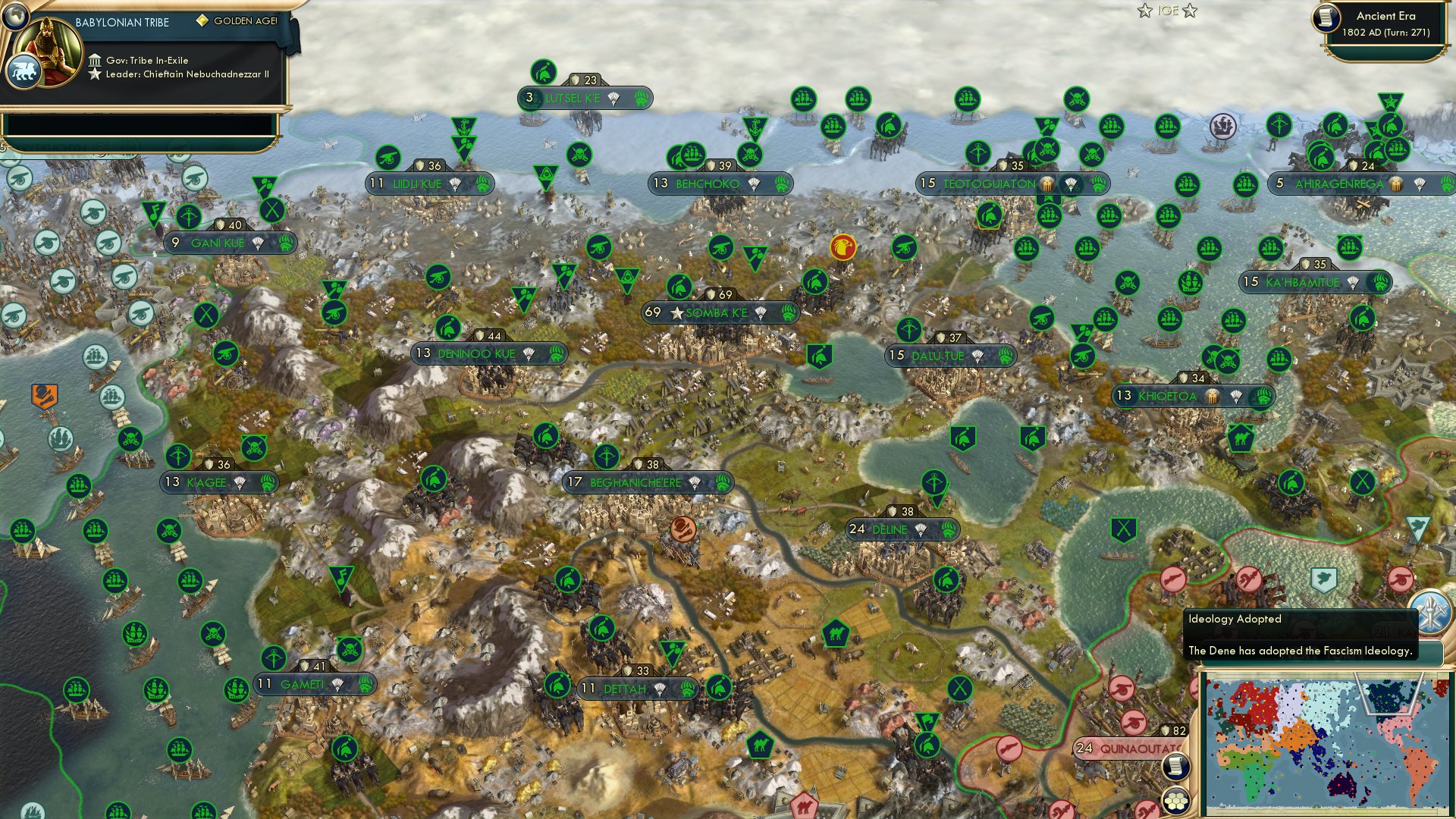The width and height of the screenshot is (1456, 819).
Task: Click the Golden Age diamond icon on the Babylonian banner
Action: 203,22
